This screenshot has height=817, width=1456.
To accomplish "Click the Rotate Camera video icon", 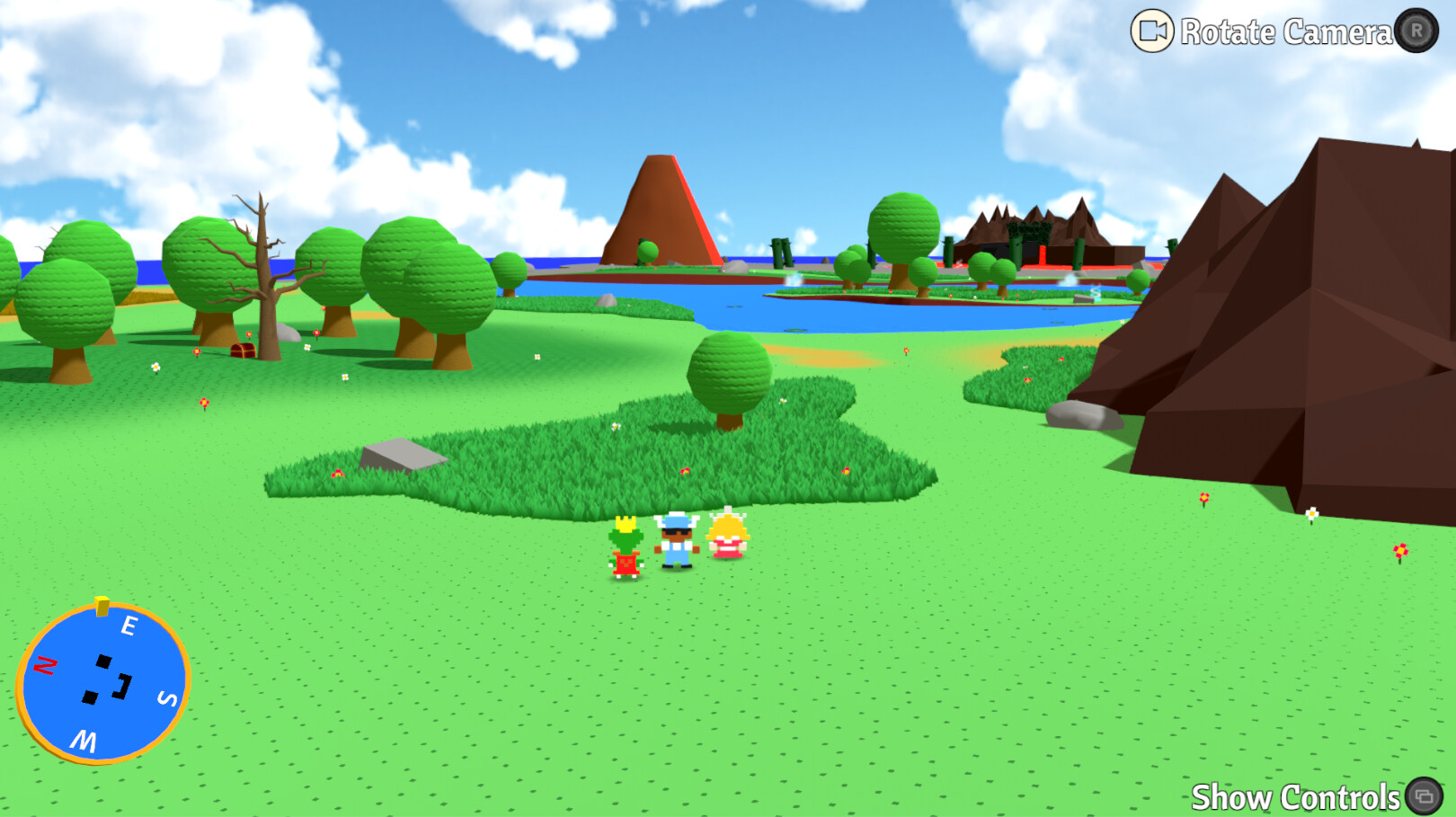I will tap(1151, 31).
